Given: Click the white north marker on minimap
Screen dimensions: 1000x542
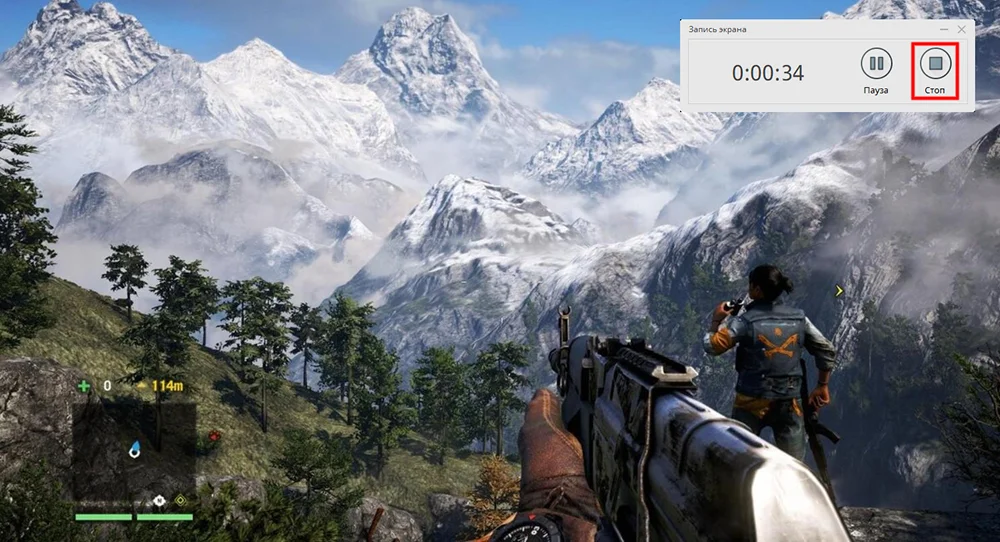Looking at the screenshot, I should (157, 498).
